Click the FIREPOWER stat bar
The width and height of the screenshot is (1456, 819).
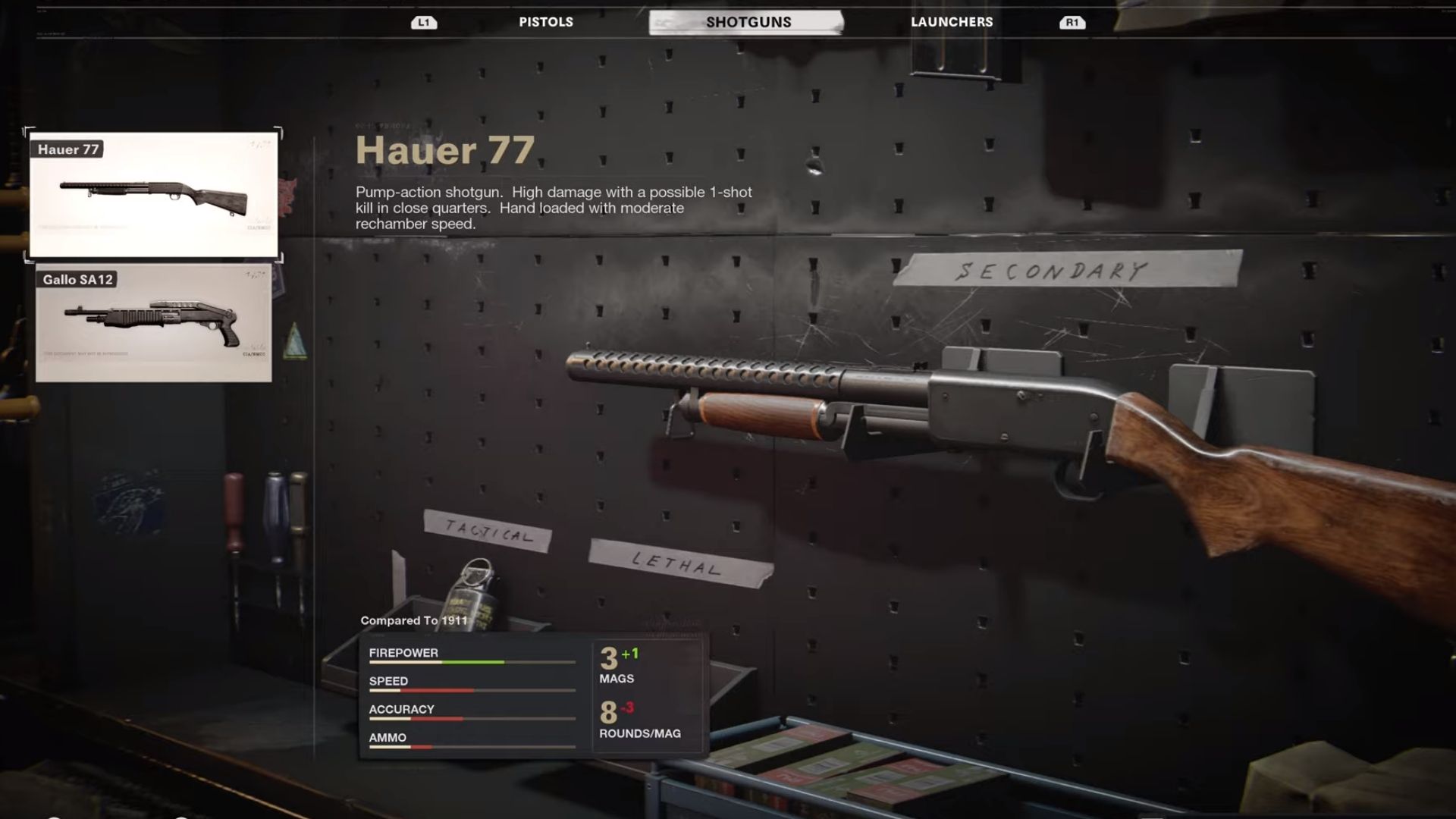tap(470, 662)
